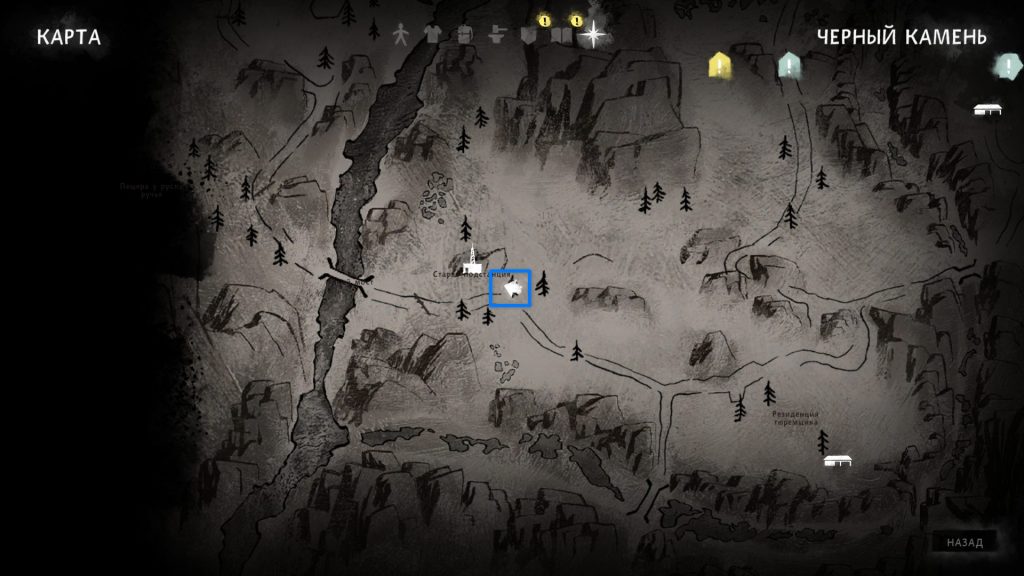This screenshot has width=1024, height=576.
Task: Select the map tab compass star icon
Action: pos(595,34)
